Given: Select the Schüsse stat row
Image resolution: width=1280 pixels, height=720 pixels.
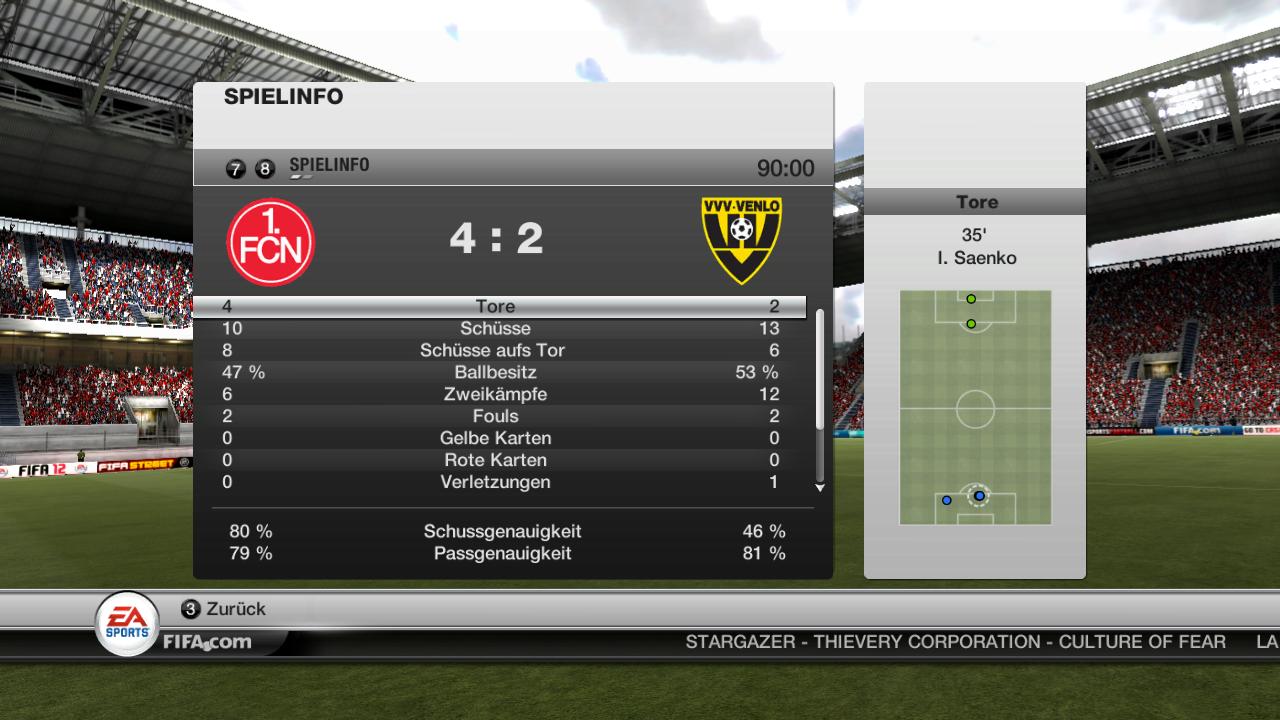Looking at the screenshot, I should [x=497, y=329].
